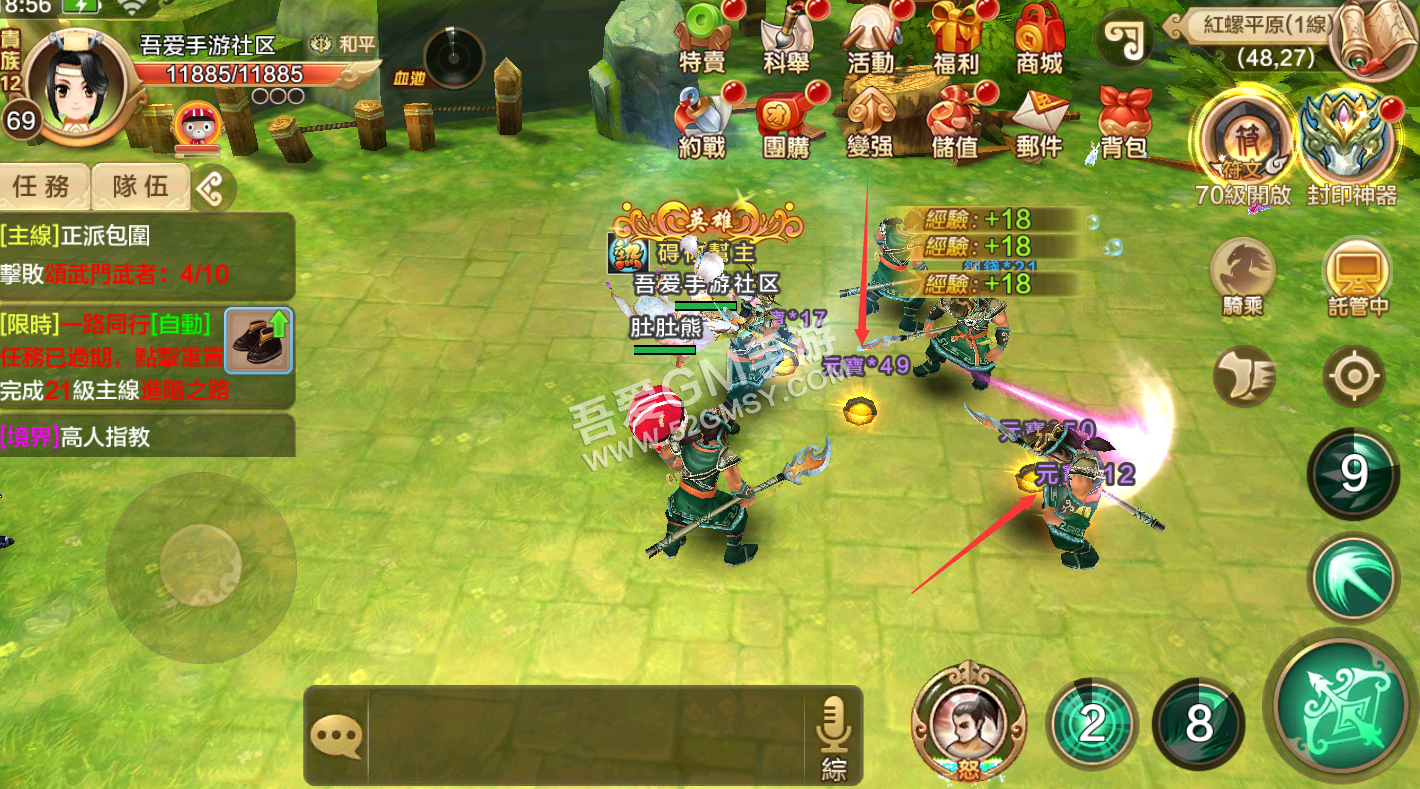Viewport: 1420px width, 789px height.
Task: Open the 福利 welfare gift menu
Action: pos(955,40)
